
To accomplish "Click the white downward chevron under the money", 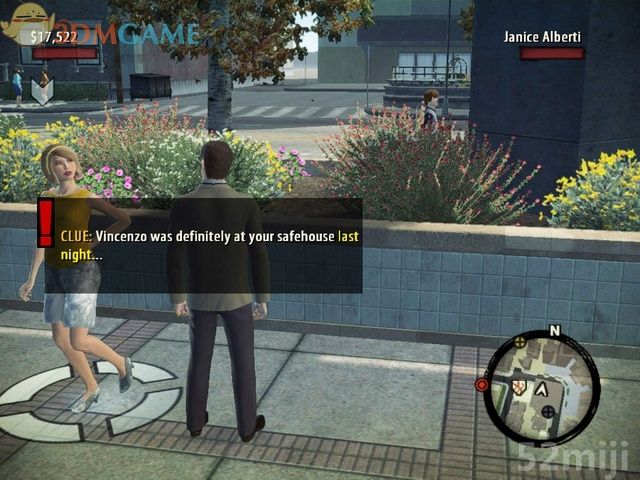I will point(41,92).
